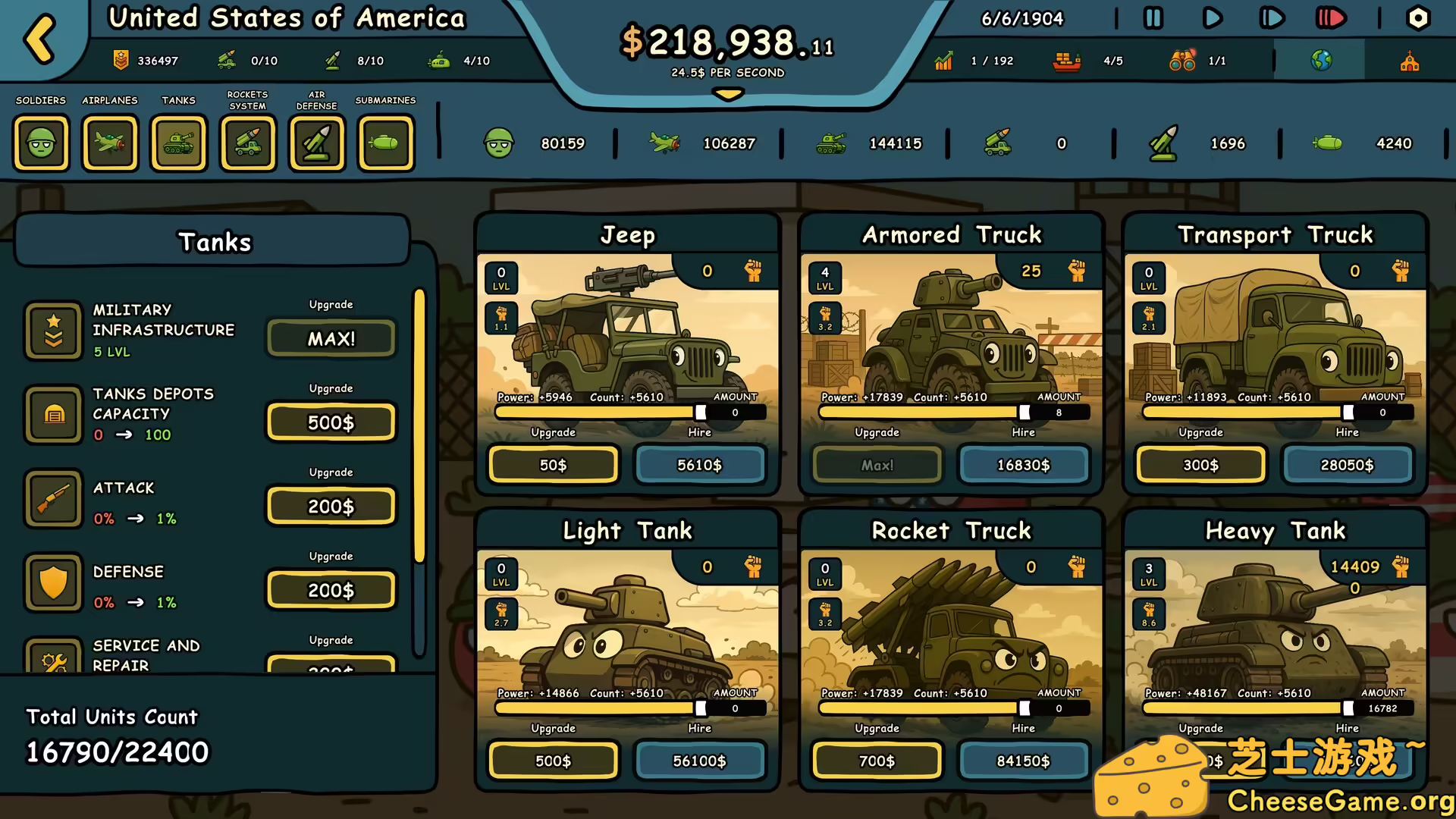Open the world globe view
This screenshot has height=819, width=1456.
pyautogui.click(x=1320, y=61)
